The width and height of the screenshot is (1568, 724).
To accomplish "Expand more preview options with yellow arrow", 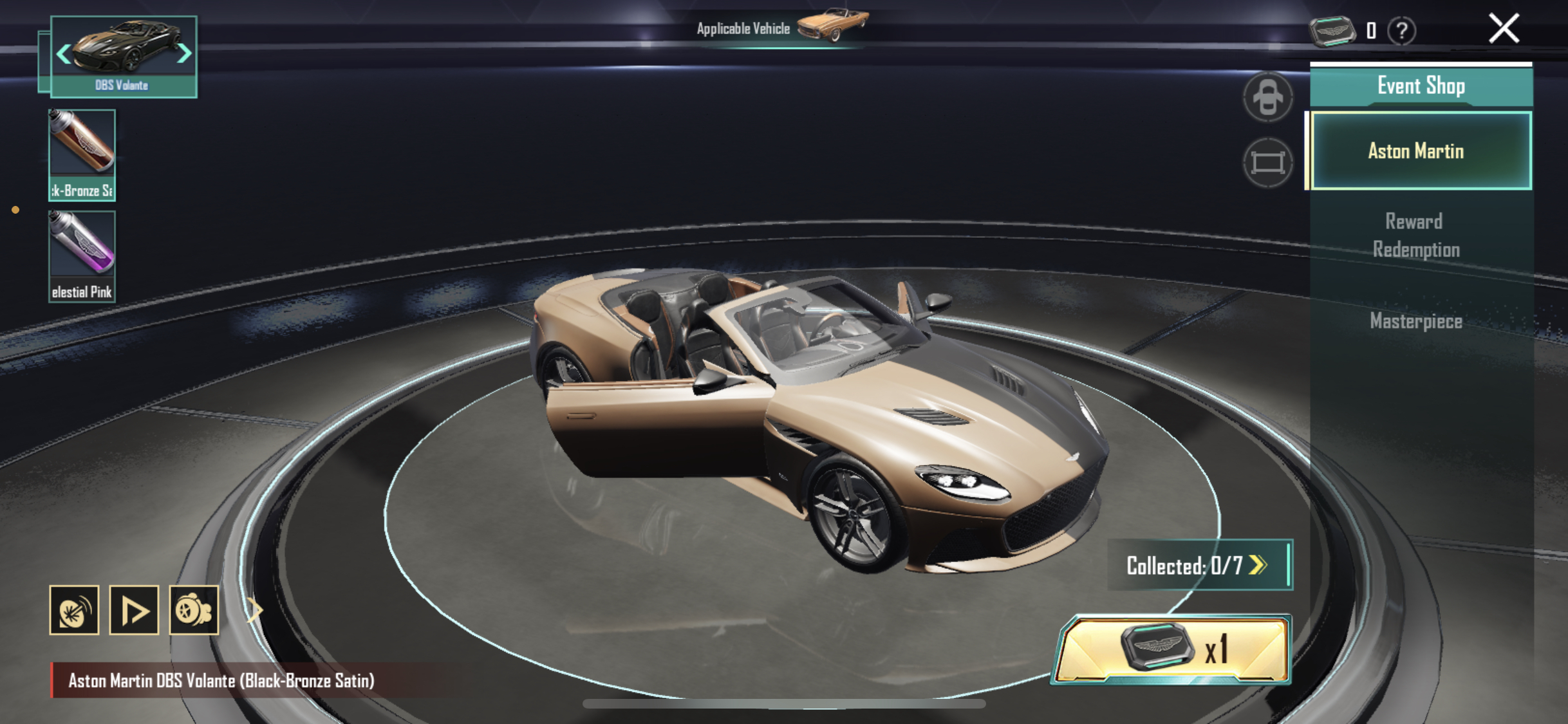I will pos(255,609).
